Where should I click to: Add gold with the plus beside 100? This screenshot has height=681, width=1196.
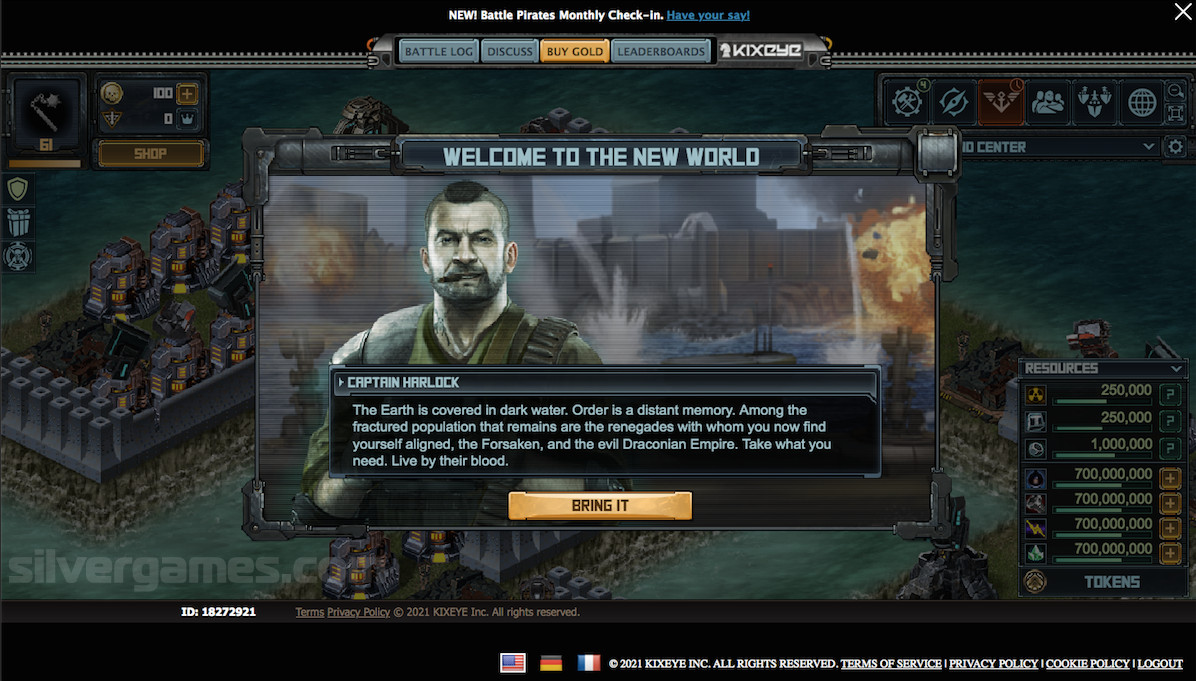187,94
